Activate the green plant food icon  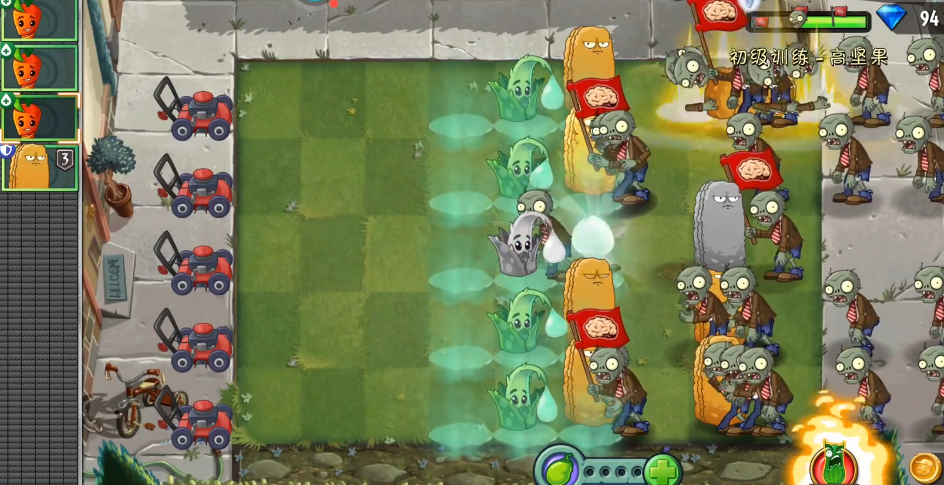coord(556,467)
